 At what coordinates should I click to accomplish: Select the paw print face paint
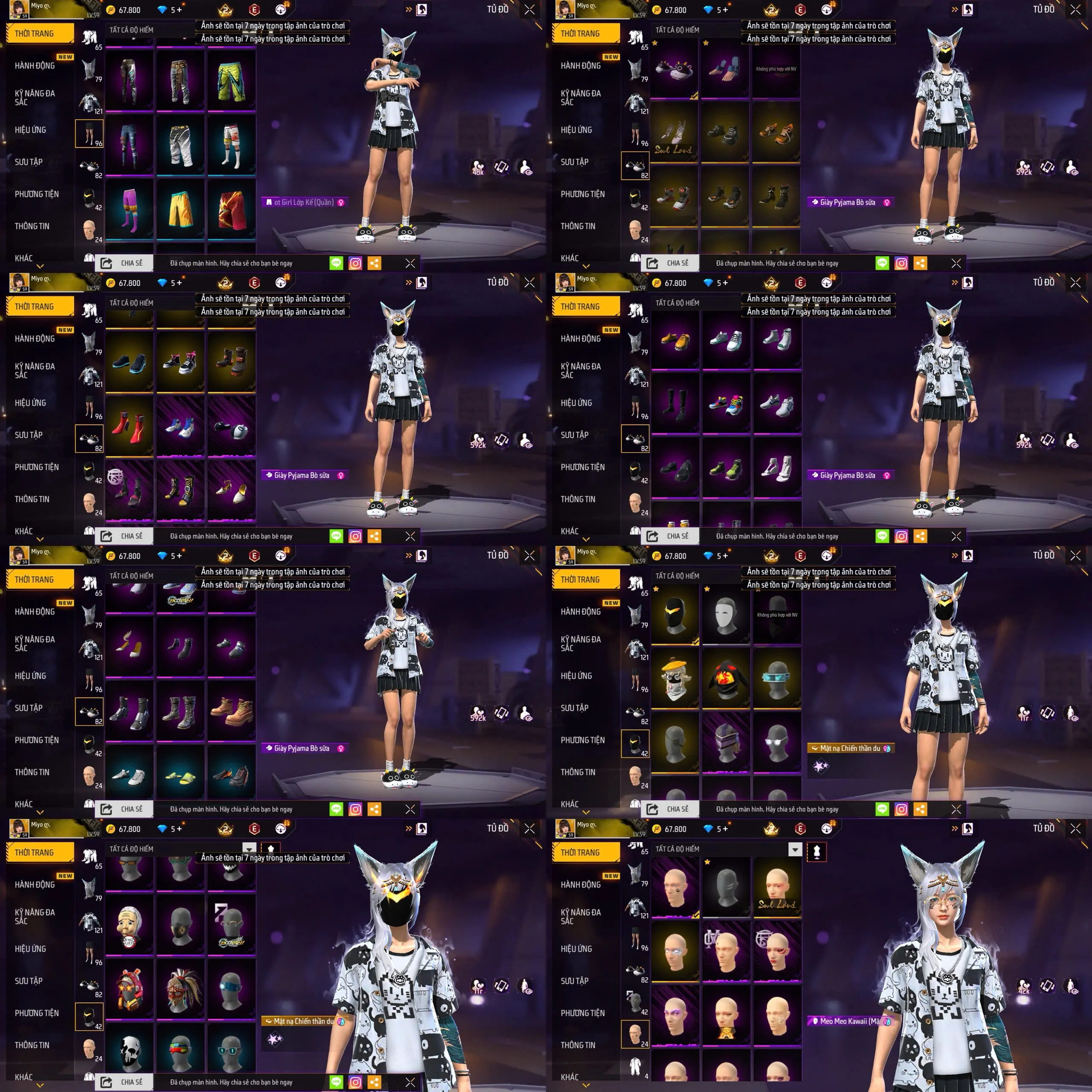(x=675, y=888)
